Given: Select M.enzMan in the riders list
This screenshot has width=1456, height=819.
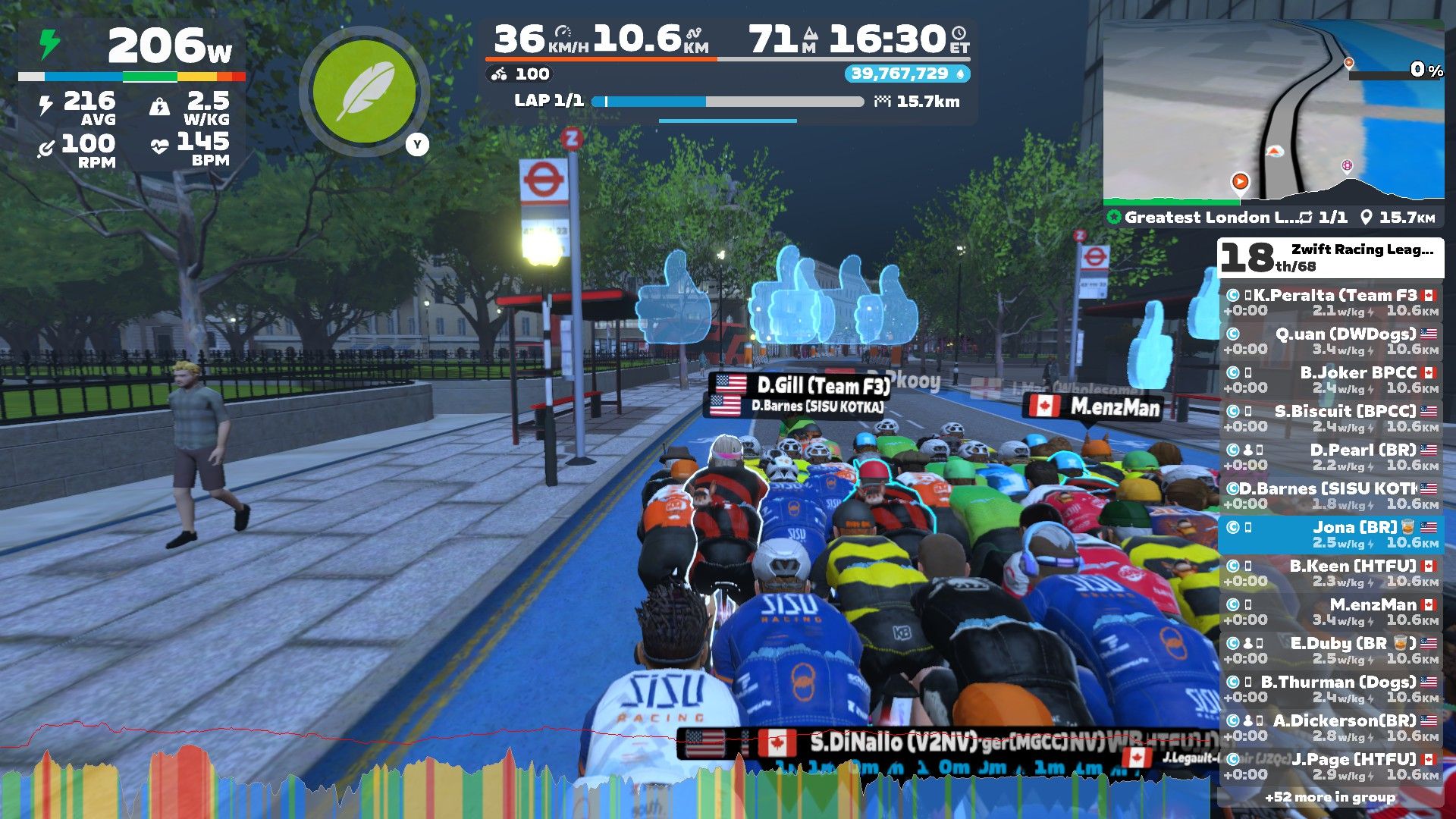Looking at the screenshot, I should 1331,611.
